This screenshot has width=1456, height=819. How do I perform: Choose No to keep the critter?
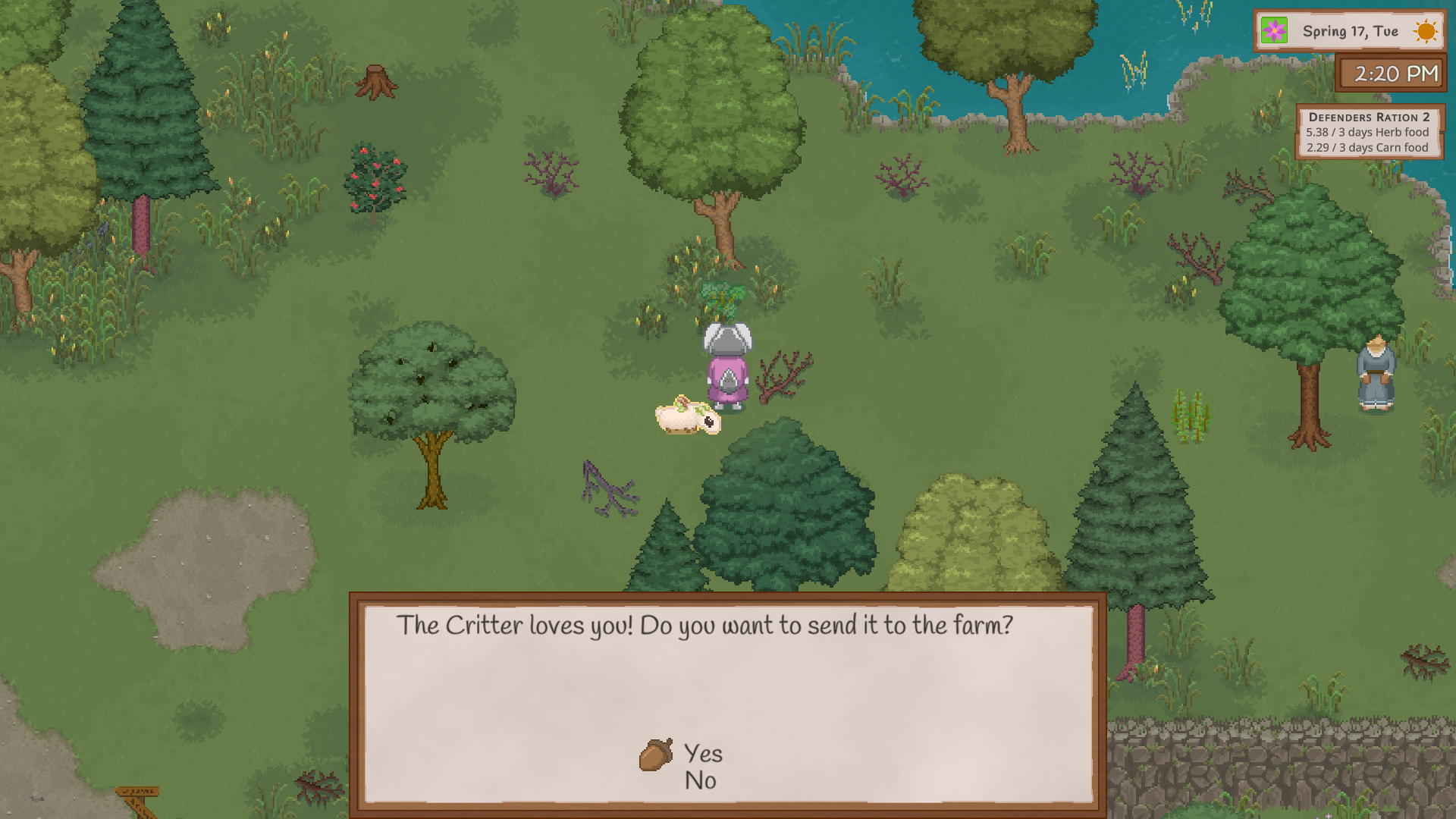(x=700, y=781)
